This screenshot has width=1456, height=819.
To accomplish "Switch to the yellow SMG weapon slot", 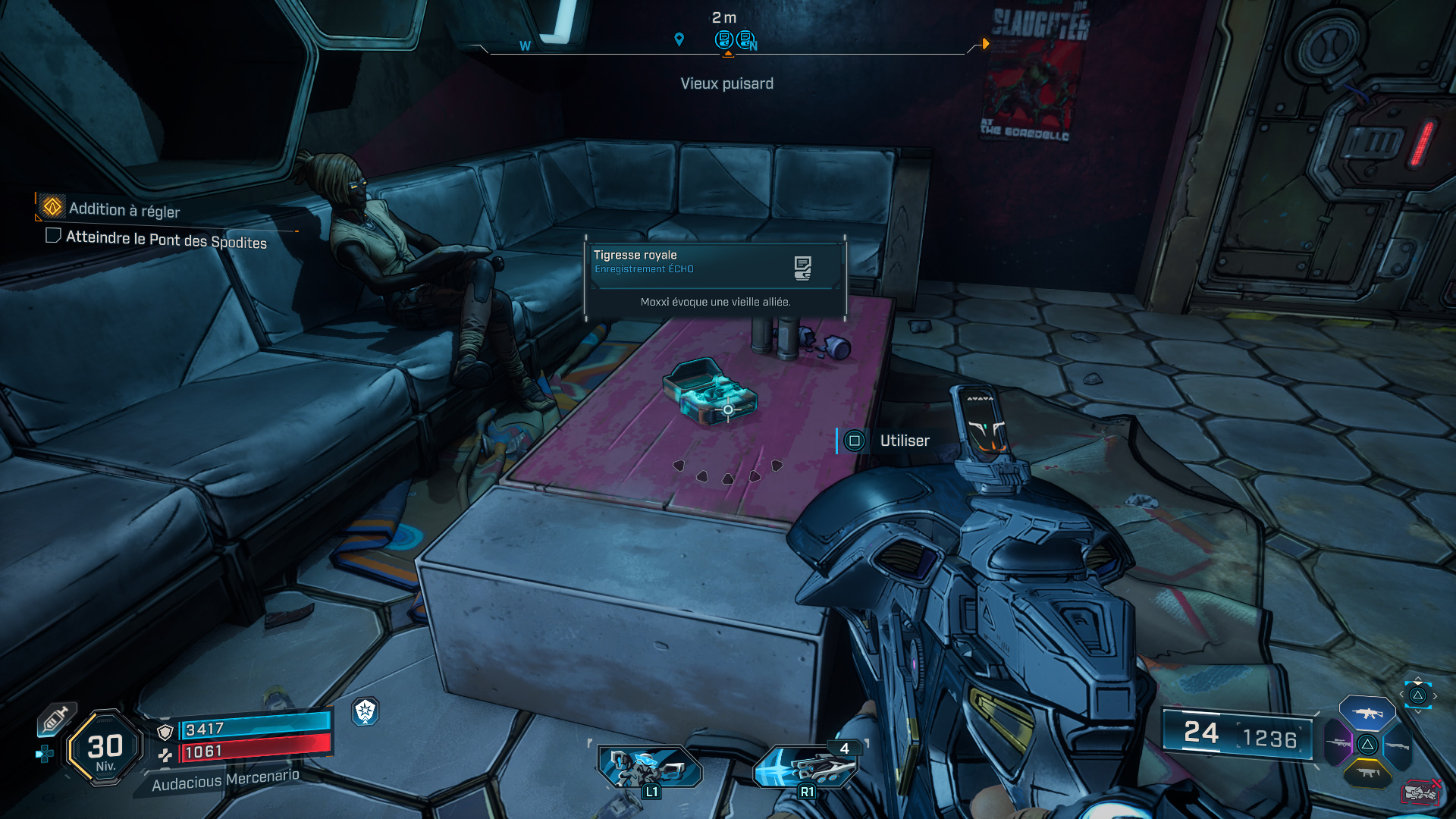I will (x=1367, y=773).
